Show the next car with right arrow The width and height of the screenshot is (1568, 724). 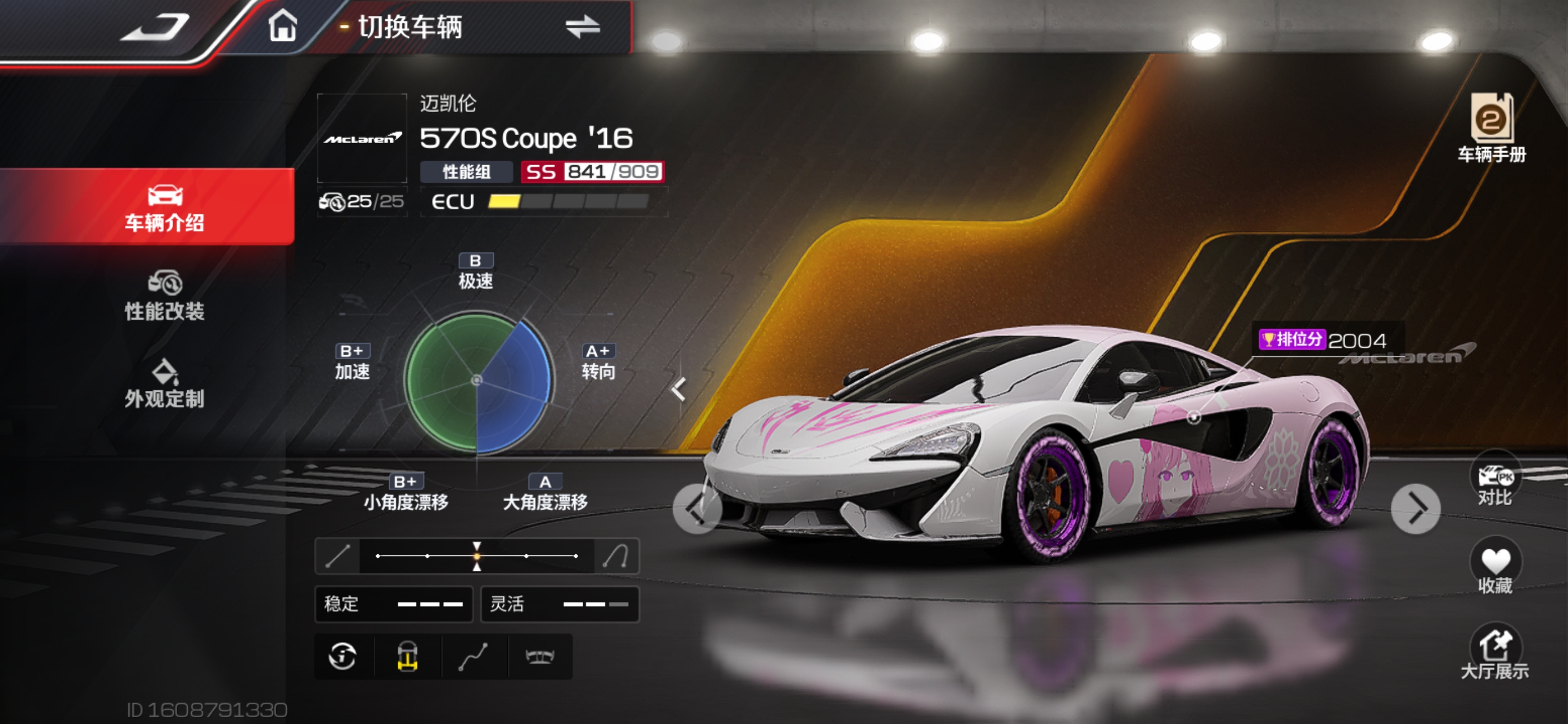coord(1416,509)
